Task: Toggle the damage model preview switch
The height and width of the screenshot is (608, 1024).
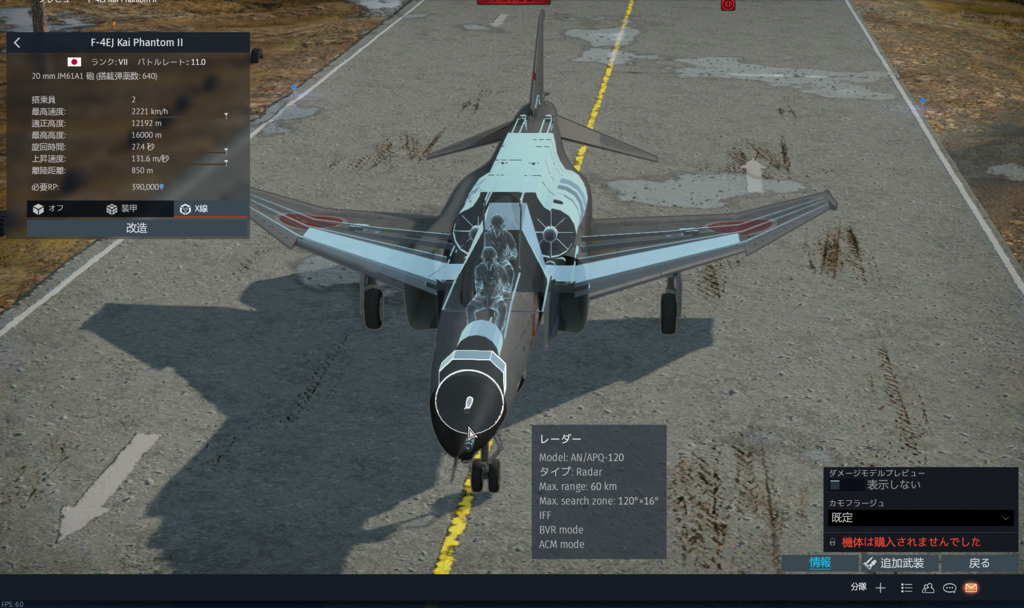Action: tap(845, 485)
